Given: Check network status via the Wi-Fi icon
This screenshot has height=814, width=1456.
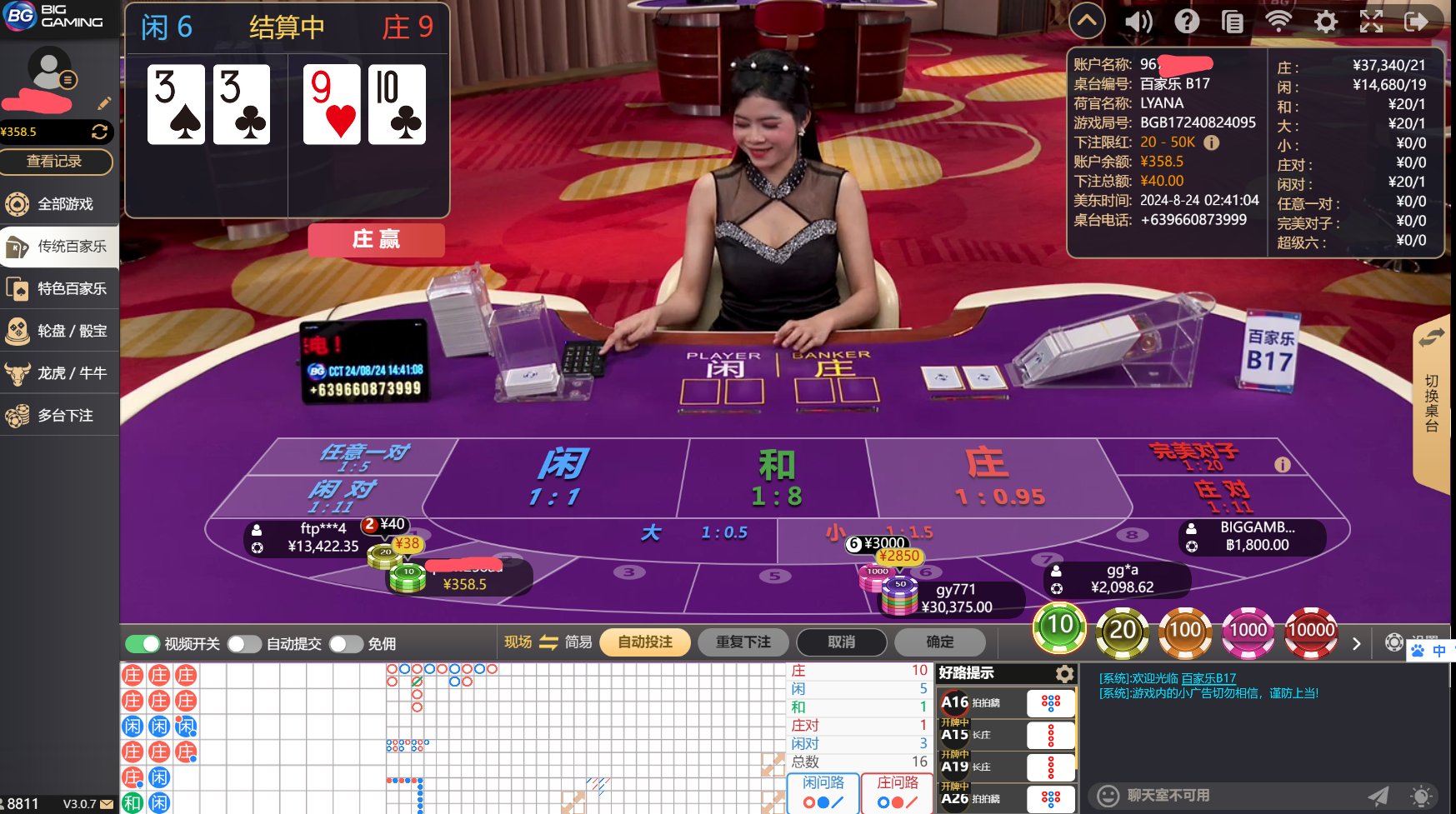Looking at the screenshot, I should pyautogui.click(x=1278, y=21).
